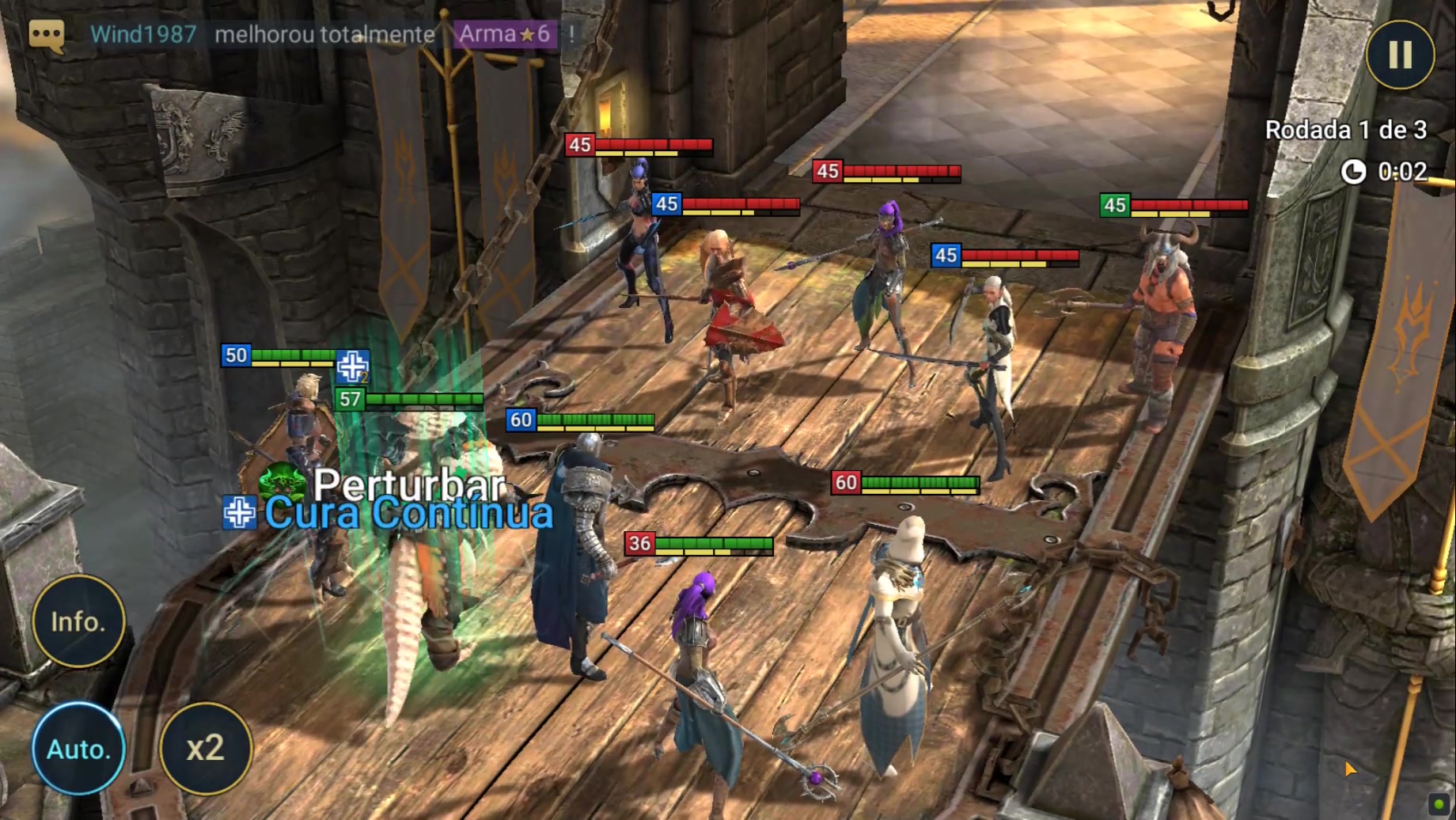Pause the battle

tap(1400, 55)
